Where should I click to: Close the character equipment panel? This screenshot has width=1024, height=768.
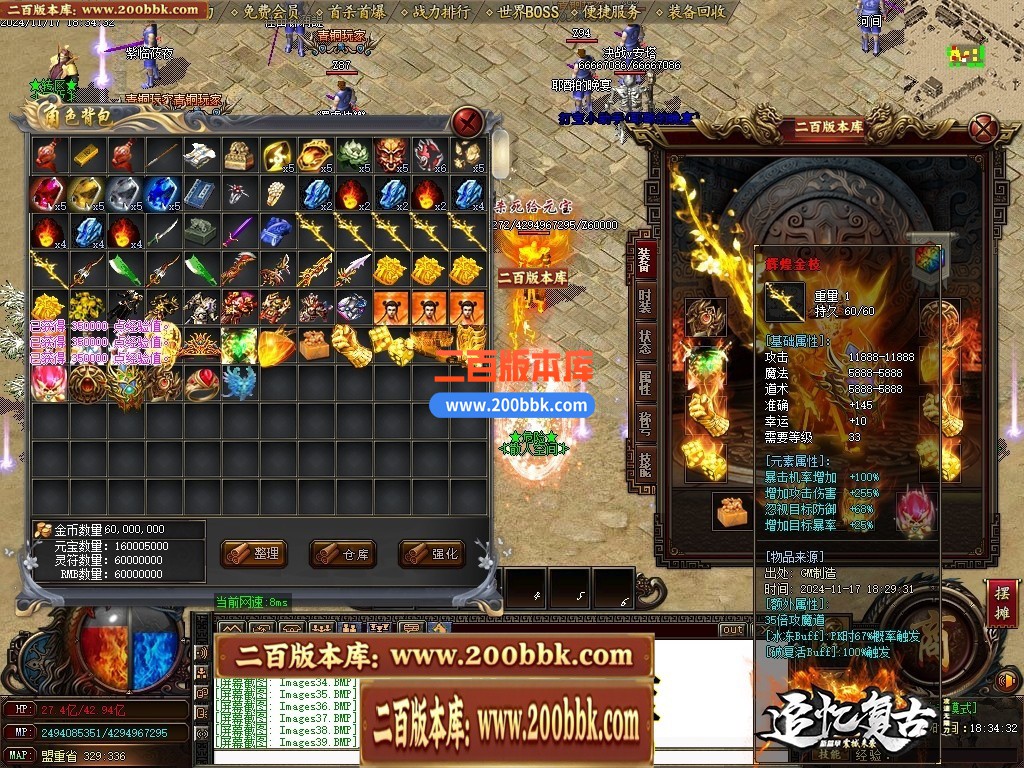[x=985, y=129]
